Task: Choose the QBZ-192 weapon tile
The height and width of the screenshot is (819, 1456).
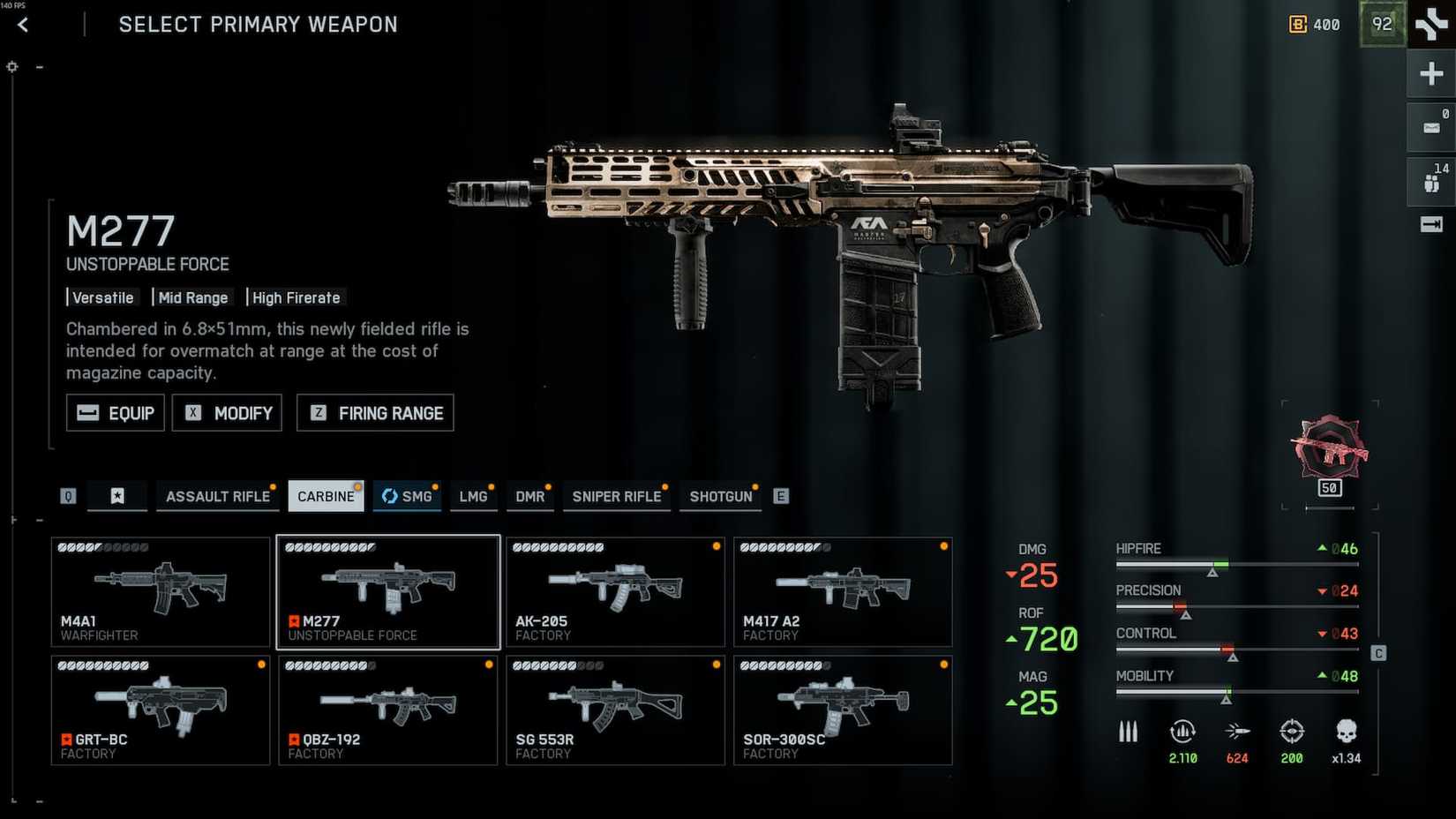Action: [388, 710]
